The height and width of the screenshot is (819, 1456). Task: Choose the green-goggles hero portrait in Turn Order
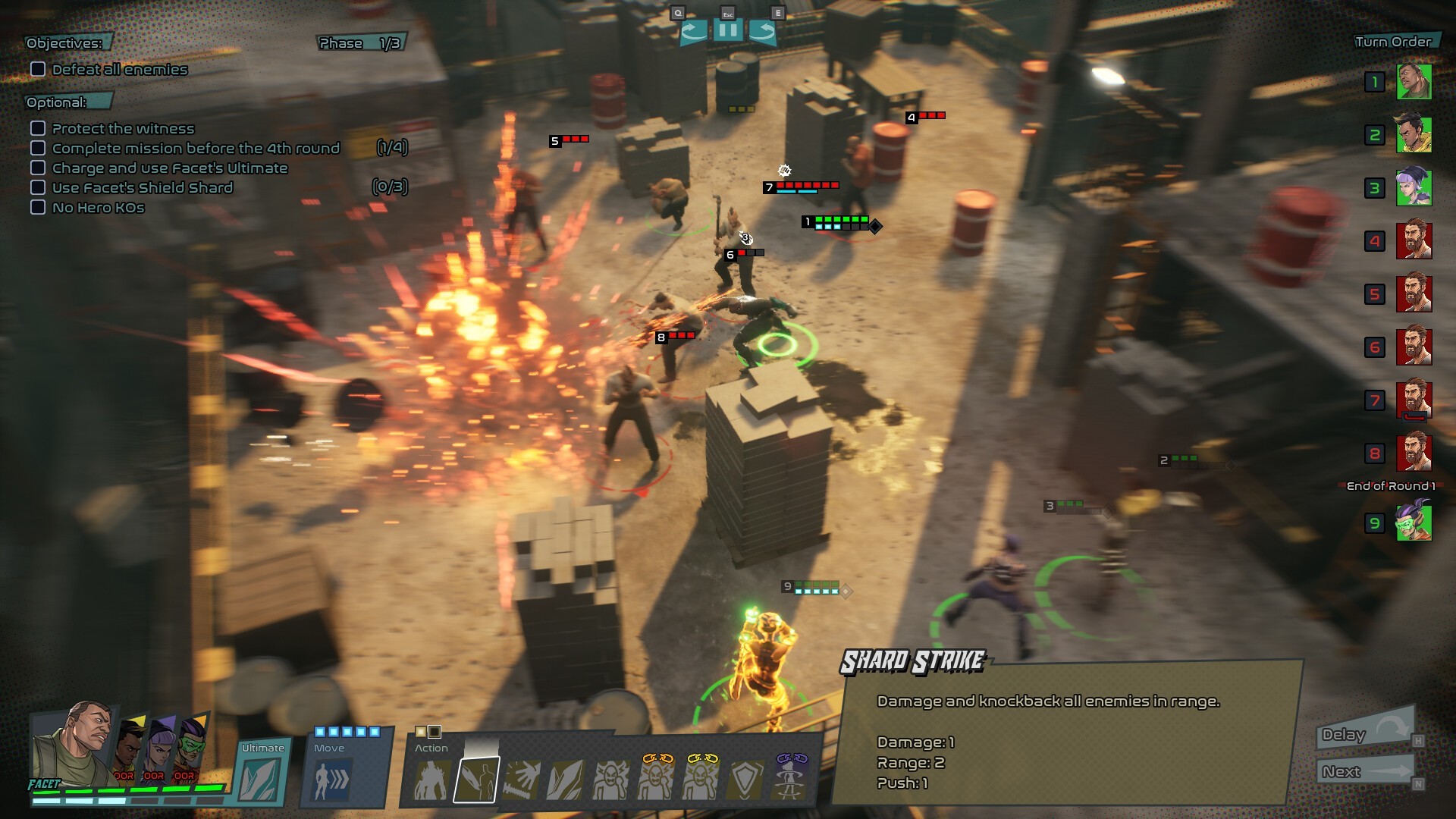click(x=1414, y=522)
